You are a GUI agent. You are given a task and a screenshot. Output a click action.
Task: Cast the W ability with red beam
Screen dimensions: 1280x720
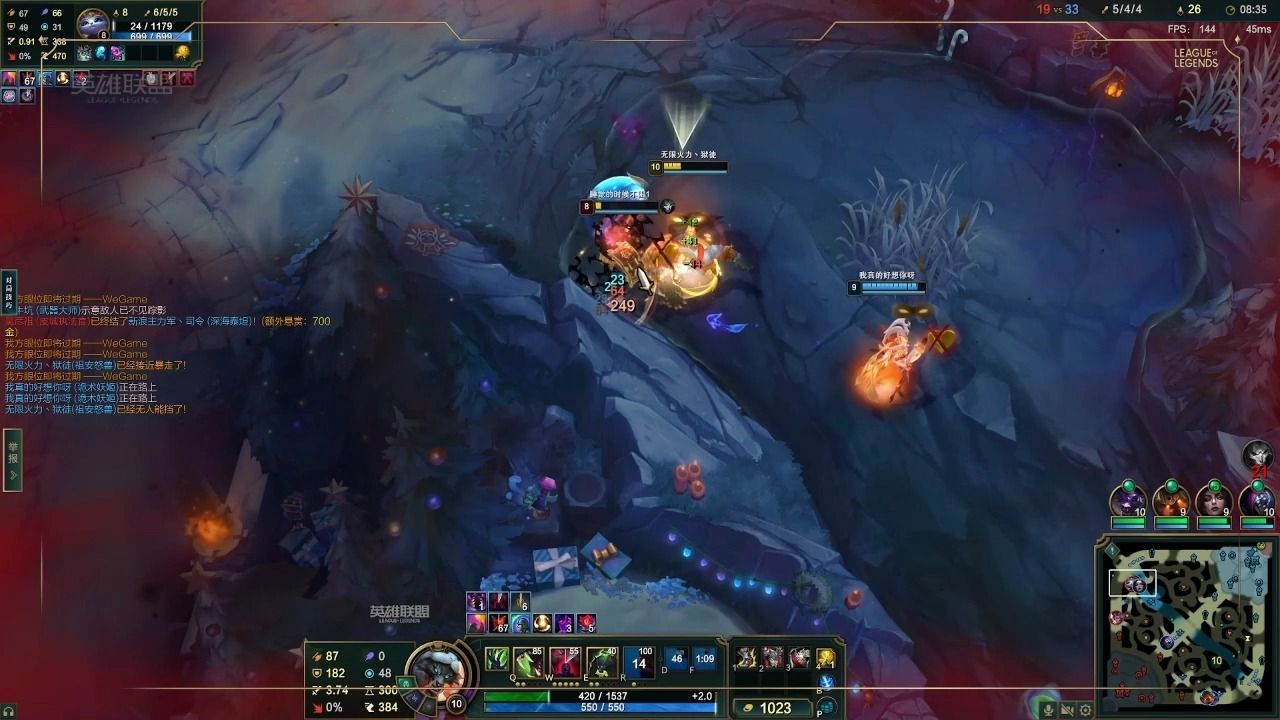pos(564,662)
